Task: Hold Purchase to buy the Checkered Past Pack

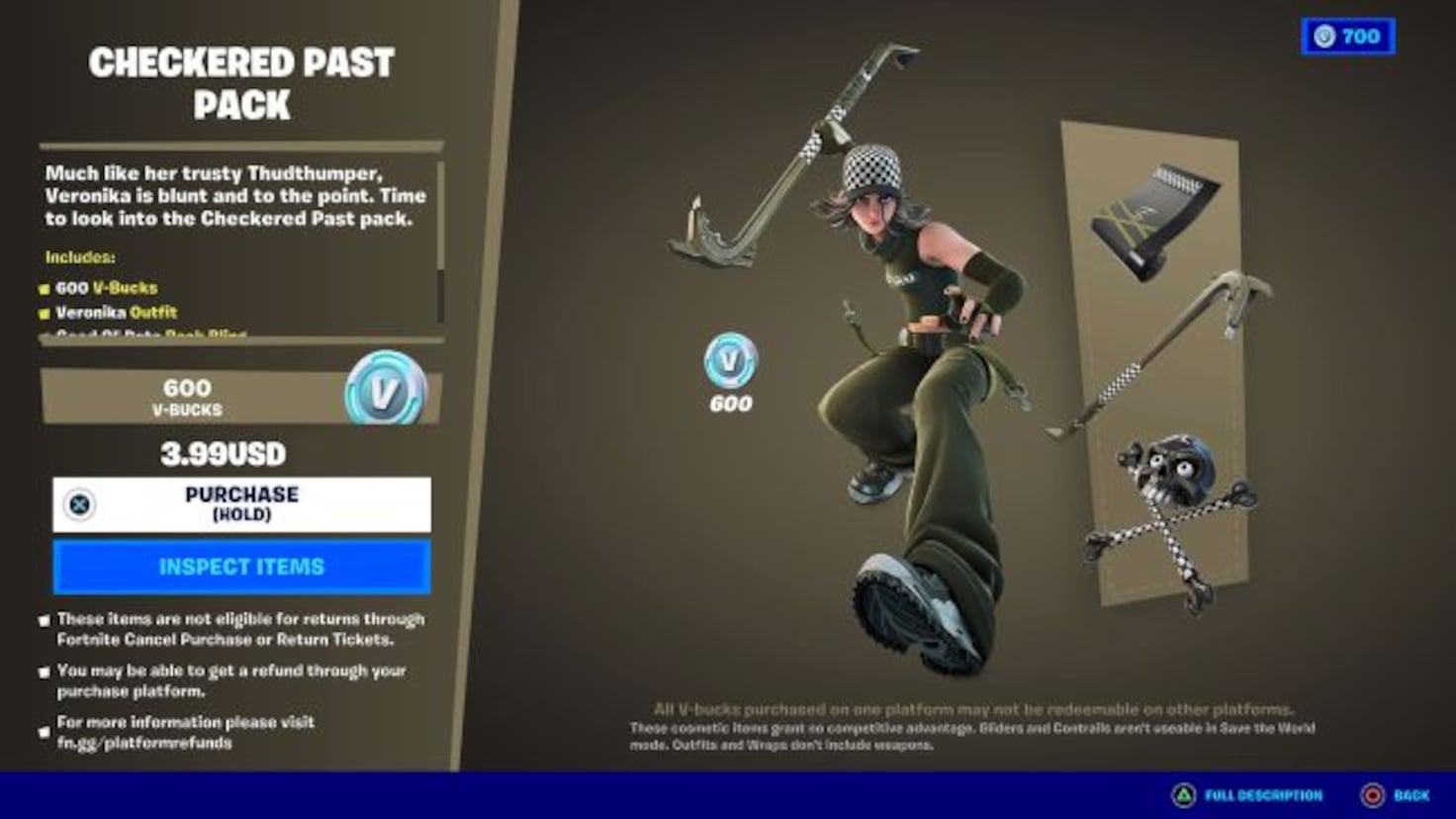Action: [242, 504]
